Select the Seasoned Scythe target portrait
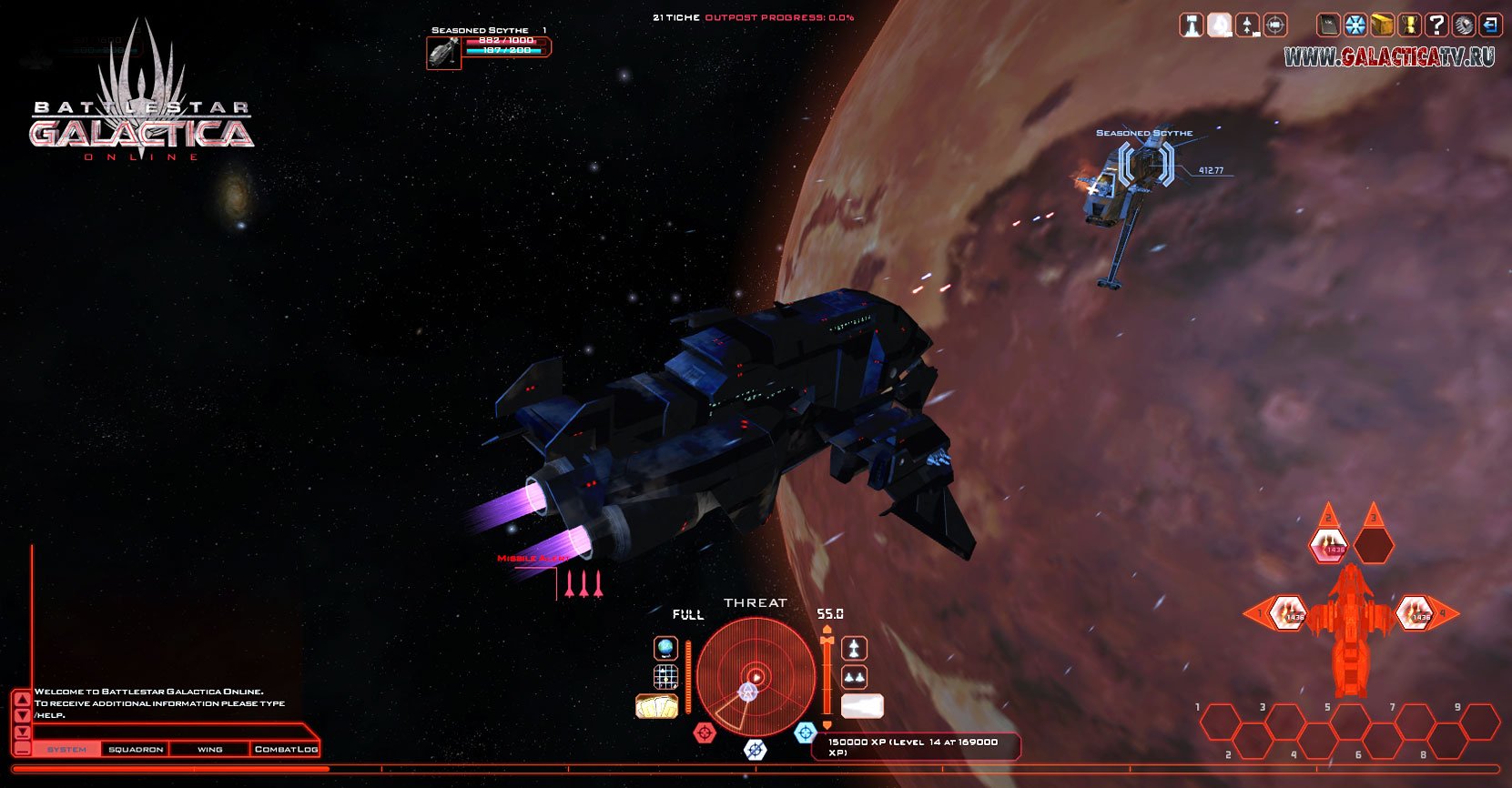The width and height of the screenshot is (1512, 788). pyautogui.click(x=443, y=53)
